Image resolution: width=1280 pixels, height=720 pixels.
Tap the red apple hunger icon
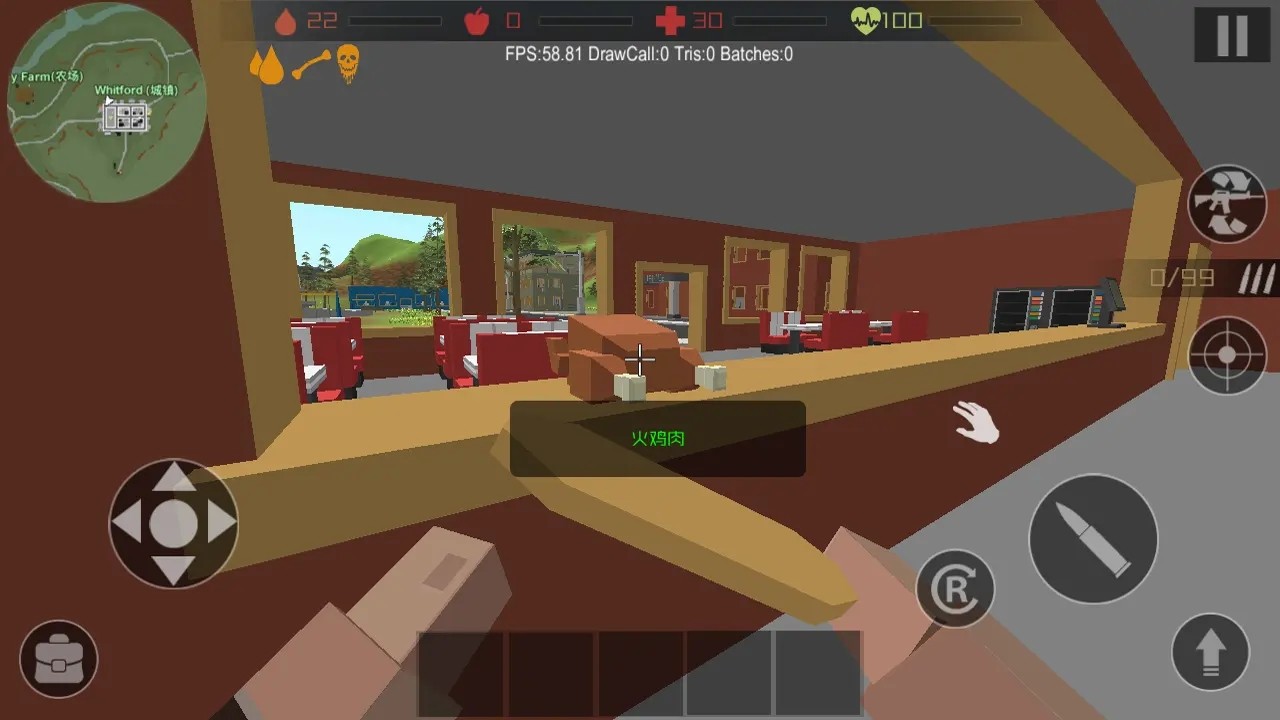[x=480, y=19]
